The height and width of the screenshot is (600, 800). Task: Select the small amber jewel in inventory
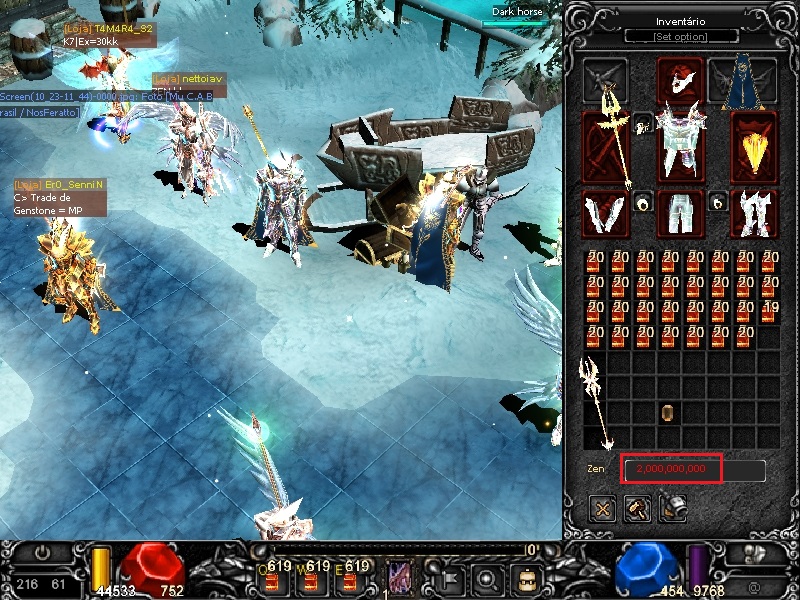(668, 412)
